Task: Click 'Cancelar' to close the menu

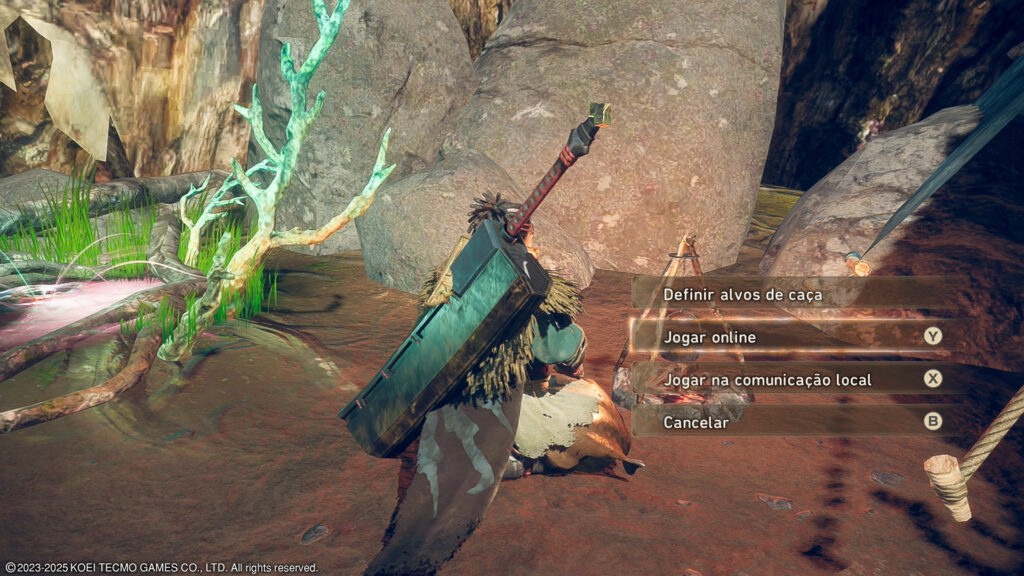Action: [x=696, y=422]
